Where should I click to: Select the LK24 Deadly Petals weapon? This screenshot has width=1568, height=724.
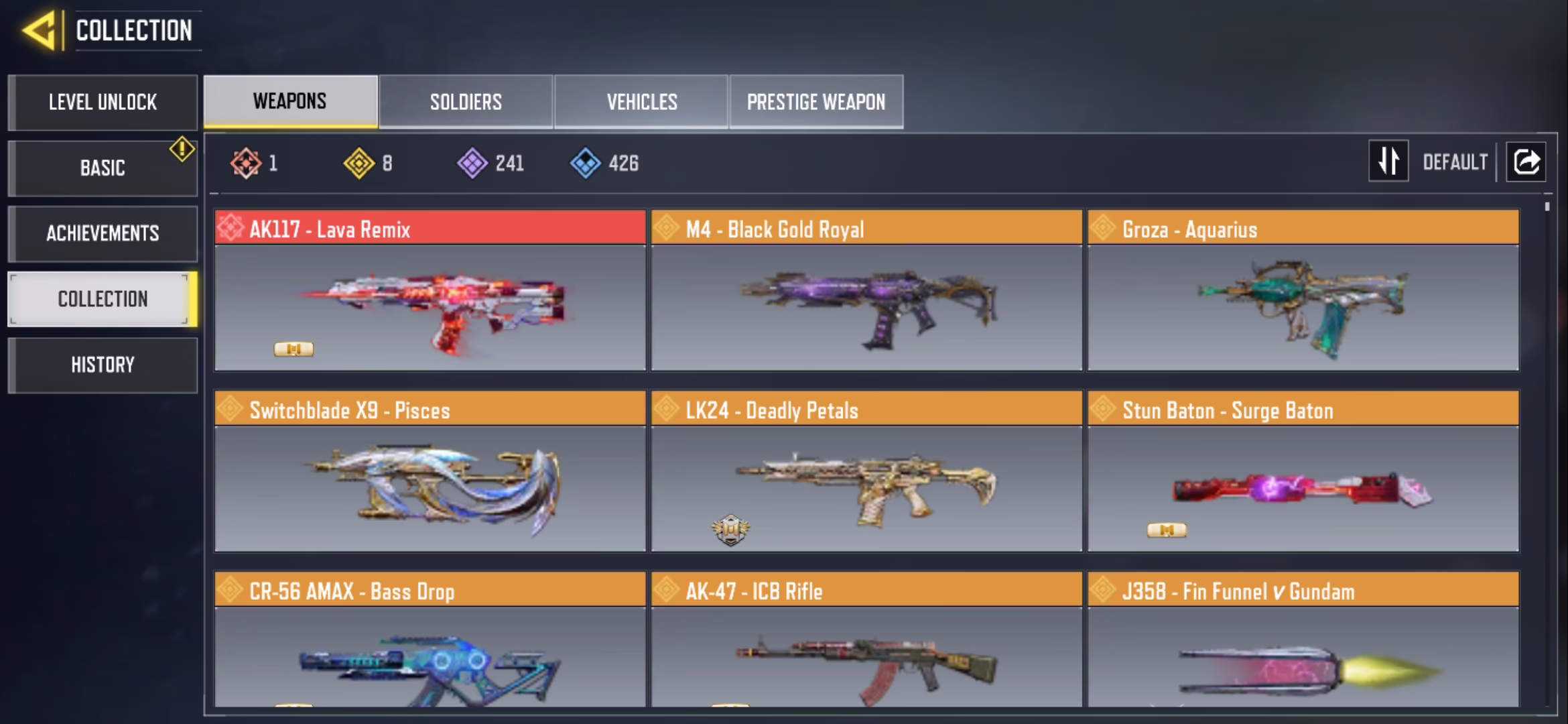coord(866,473)
